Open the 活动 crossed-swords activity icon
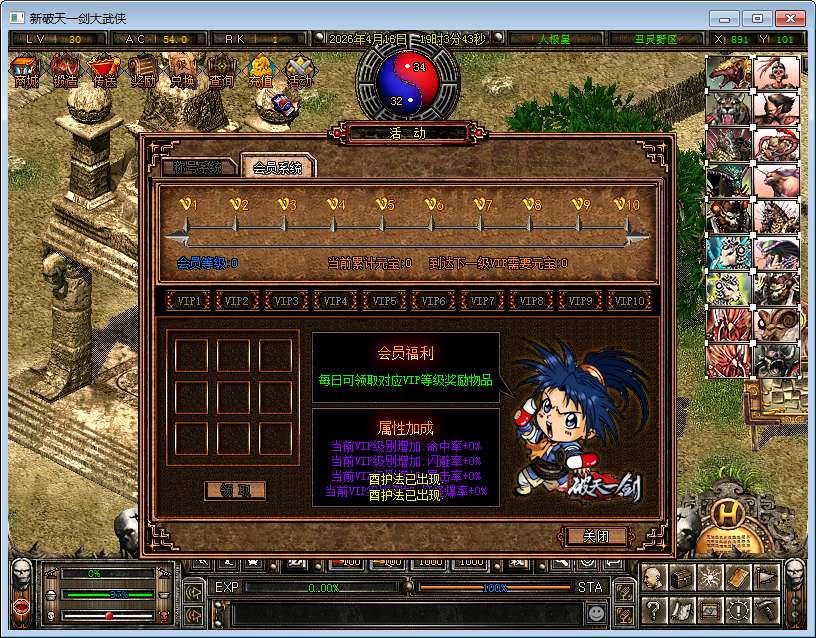This screenshot has width=816, height=638. point(299,72)
